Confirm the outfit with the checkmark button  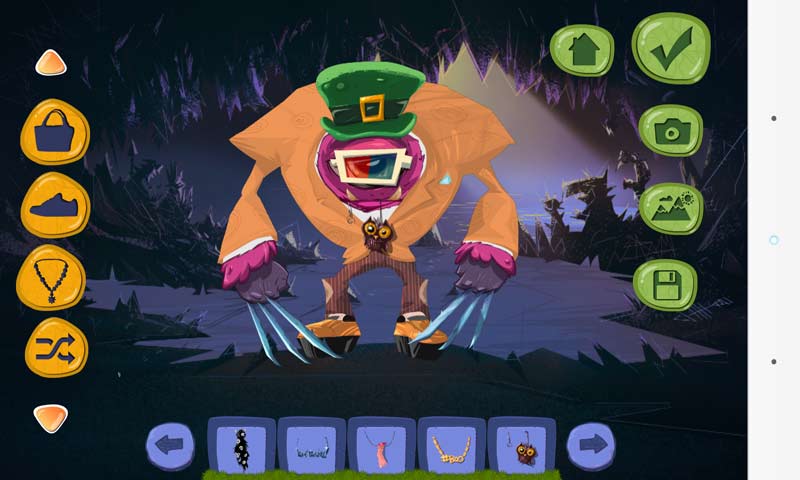(670, 48)
